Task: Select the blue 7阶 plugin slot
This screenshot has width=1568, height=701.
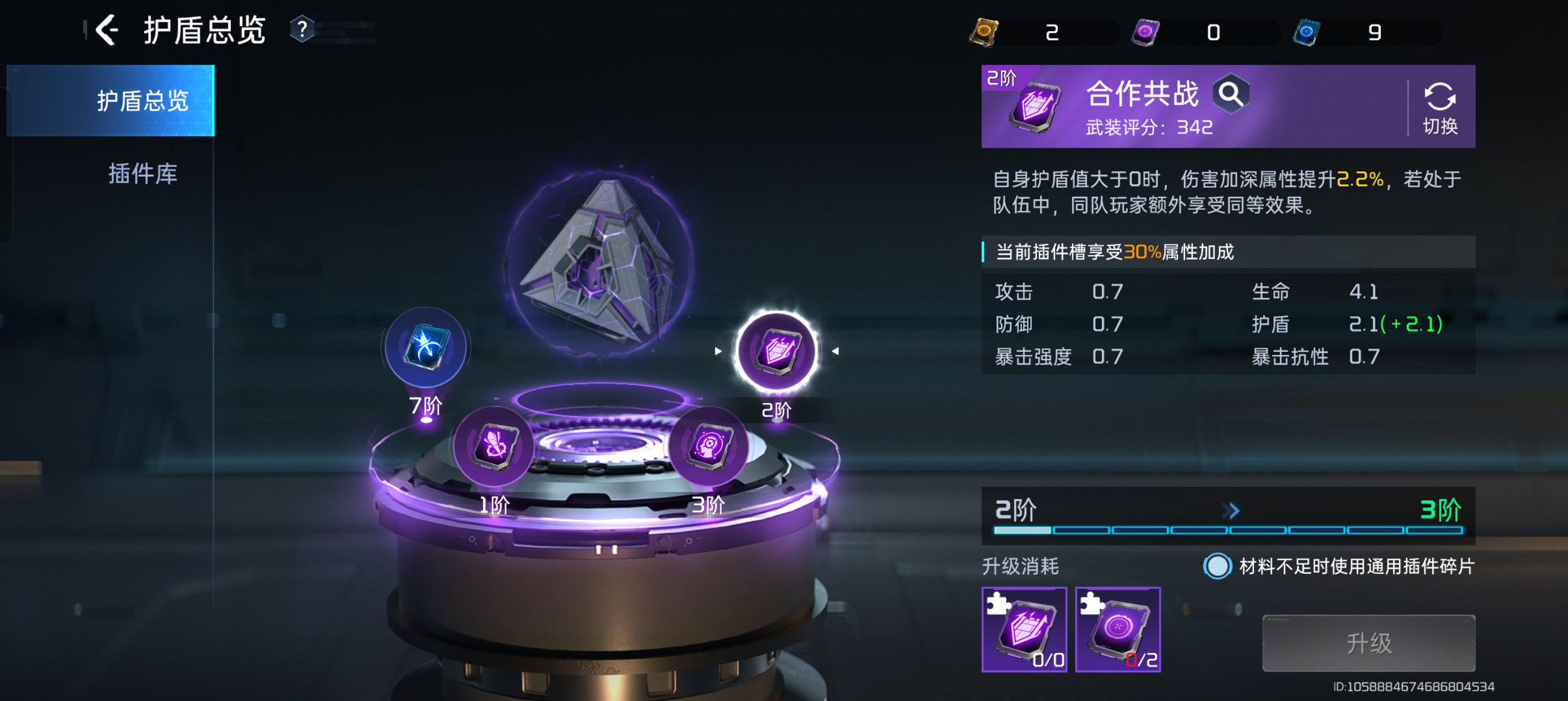Action: (x=426, y=348)
